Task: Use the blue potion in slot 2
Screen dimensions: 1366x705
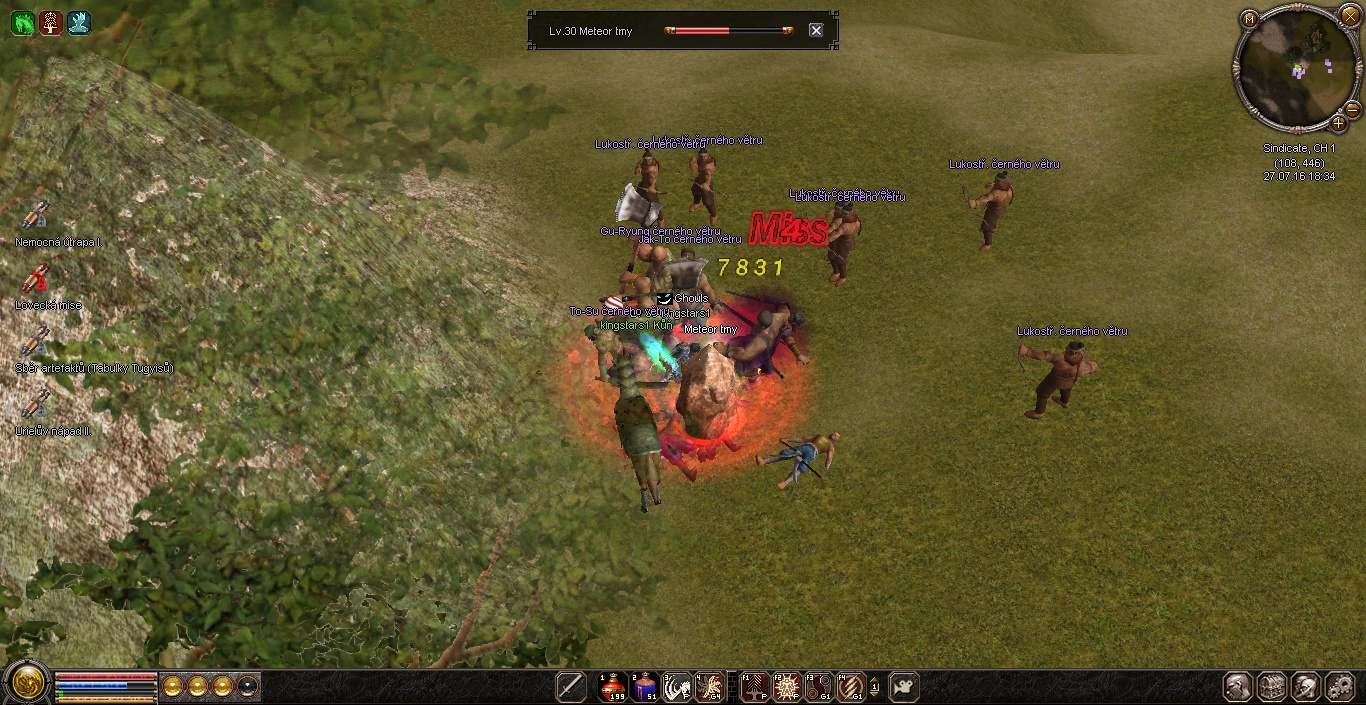Action: (x=645, y=686)
